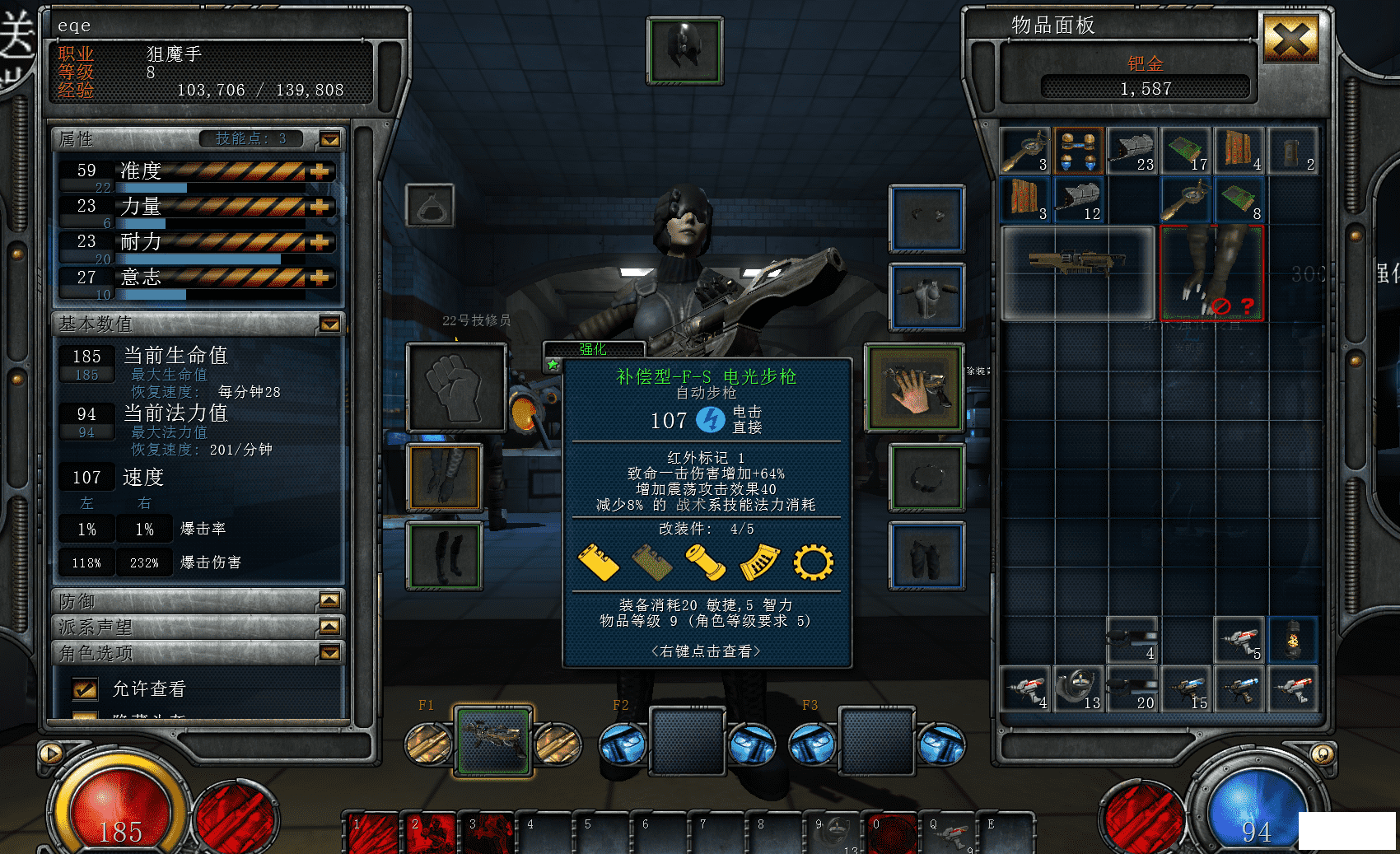Select the helmet equipment slot
Image resolution: width=1400 pixels, height=854 pixels.
coord(685,50)
